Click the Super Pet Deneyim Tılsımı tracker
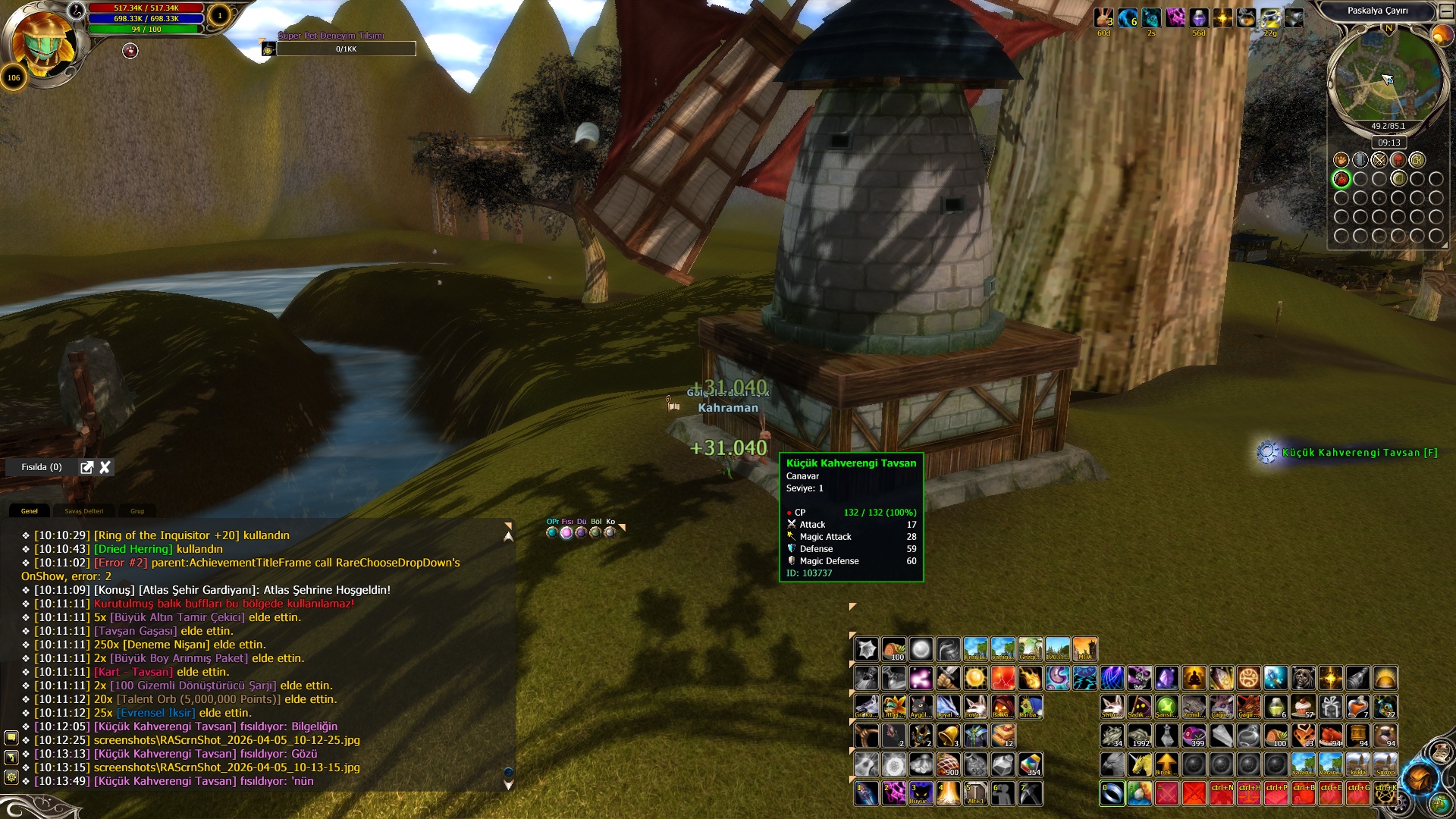The image size is (1456, 819). (x=346, y=49)
